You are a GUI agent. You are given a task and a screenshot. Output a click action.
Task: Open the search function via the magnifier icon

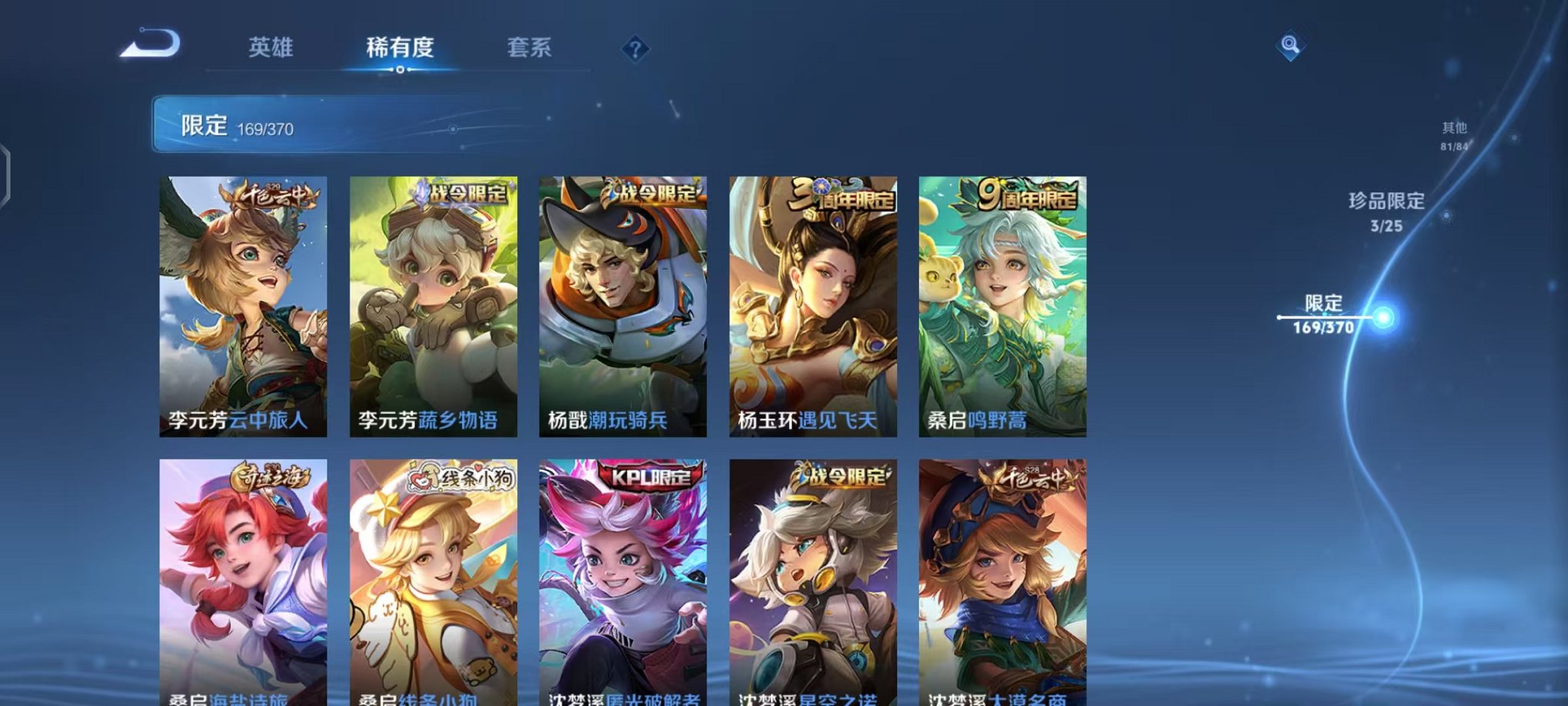pos(1291,46)
